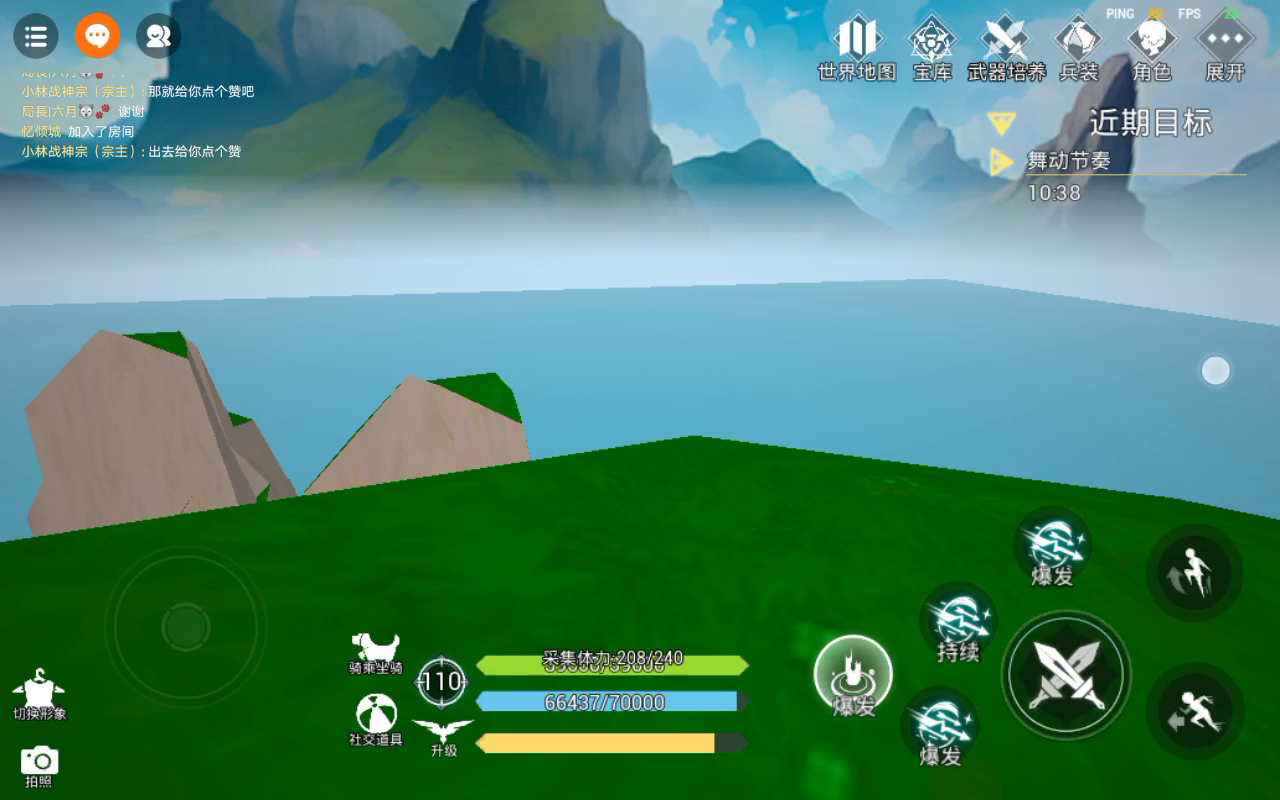Image resolution: width=1280 pixels, height=800 pixels.
Task: Open the 宝库 treasury
Action: coord(932,46)
